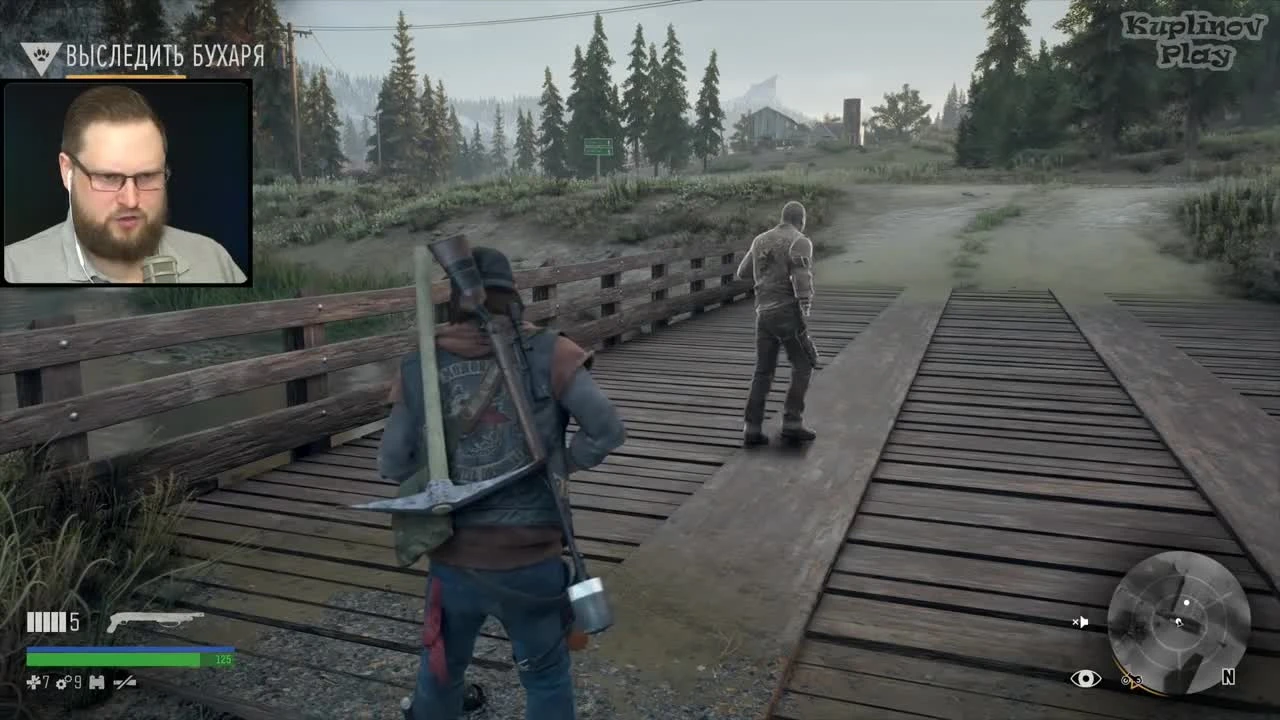Click the medkit count number 7
This screenshot has width=1280, height=720.
pos(46,682)
